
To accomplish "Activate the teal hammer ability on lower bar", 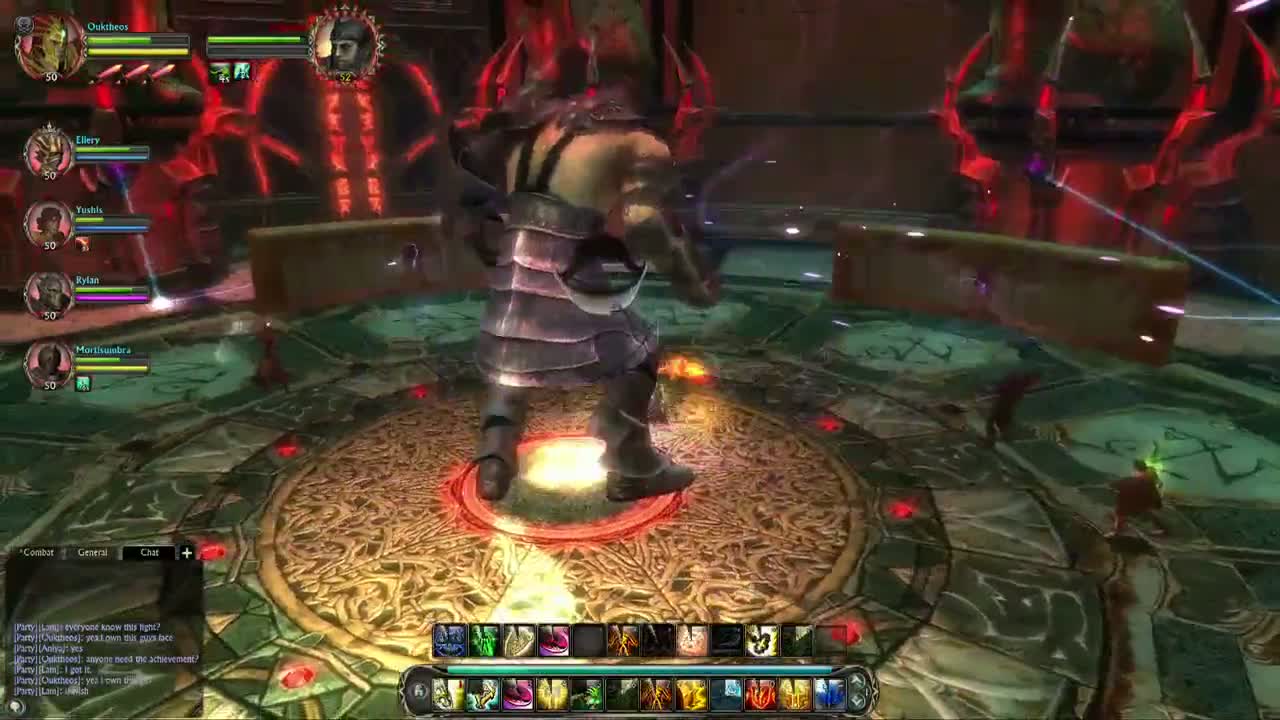I will 483,693.
